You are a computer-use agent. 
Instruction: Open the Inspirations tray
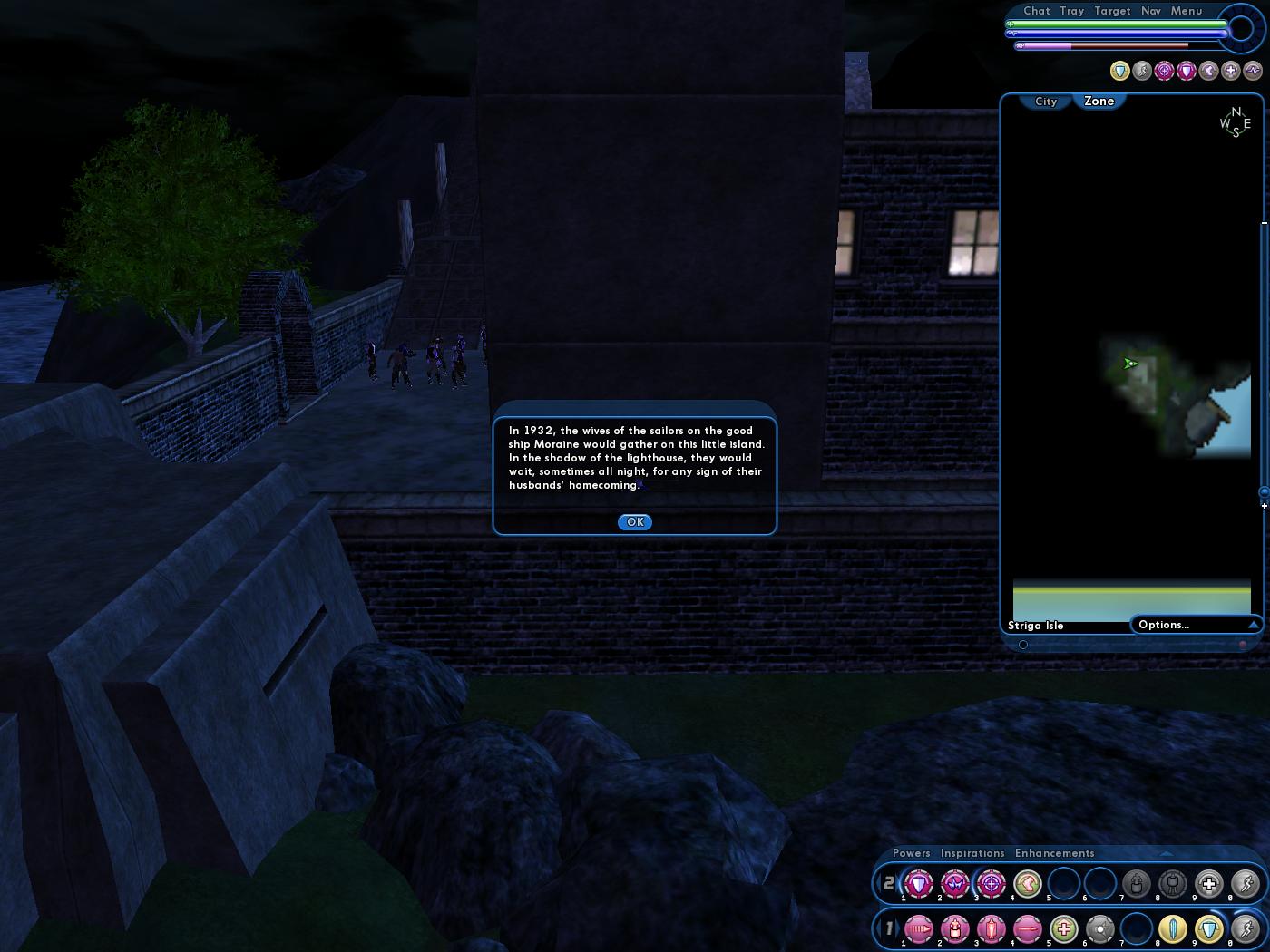(x=972, y=853)
